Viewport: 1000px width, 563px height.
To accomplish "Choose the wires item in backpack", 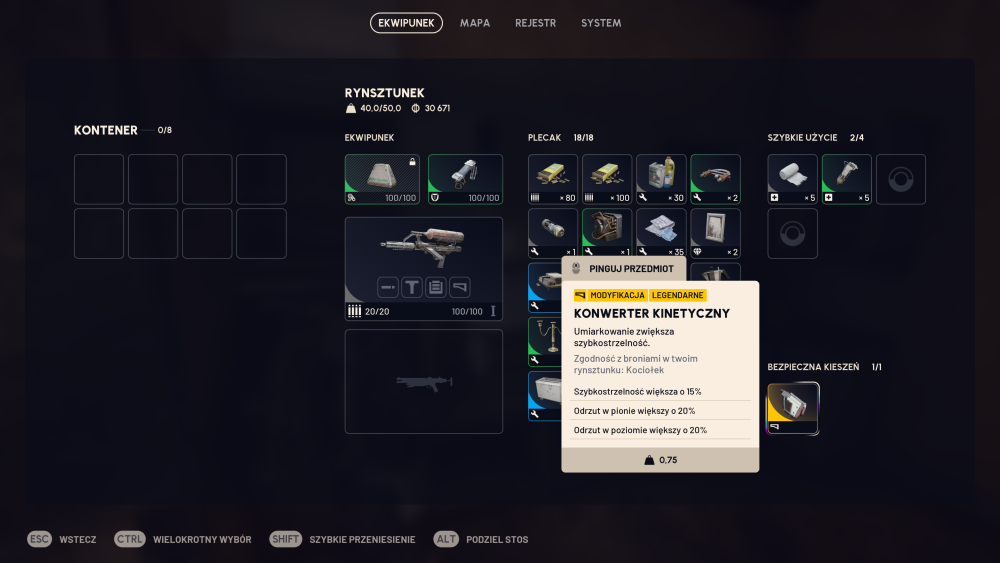I will coord(715,179).
